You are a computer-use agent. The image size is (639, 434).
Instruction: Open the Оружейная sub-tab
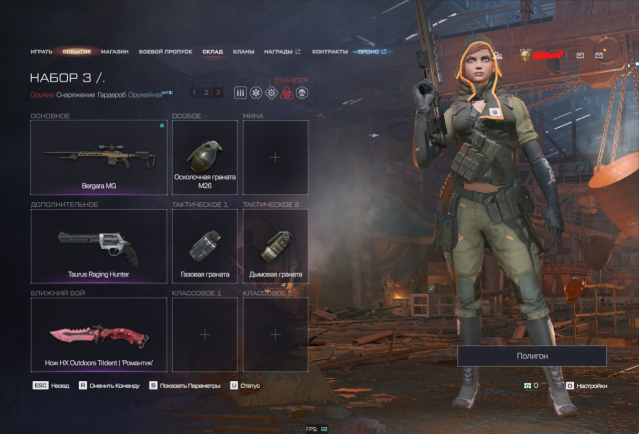click(147, 94)
